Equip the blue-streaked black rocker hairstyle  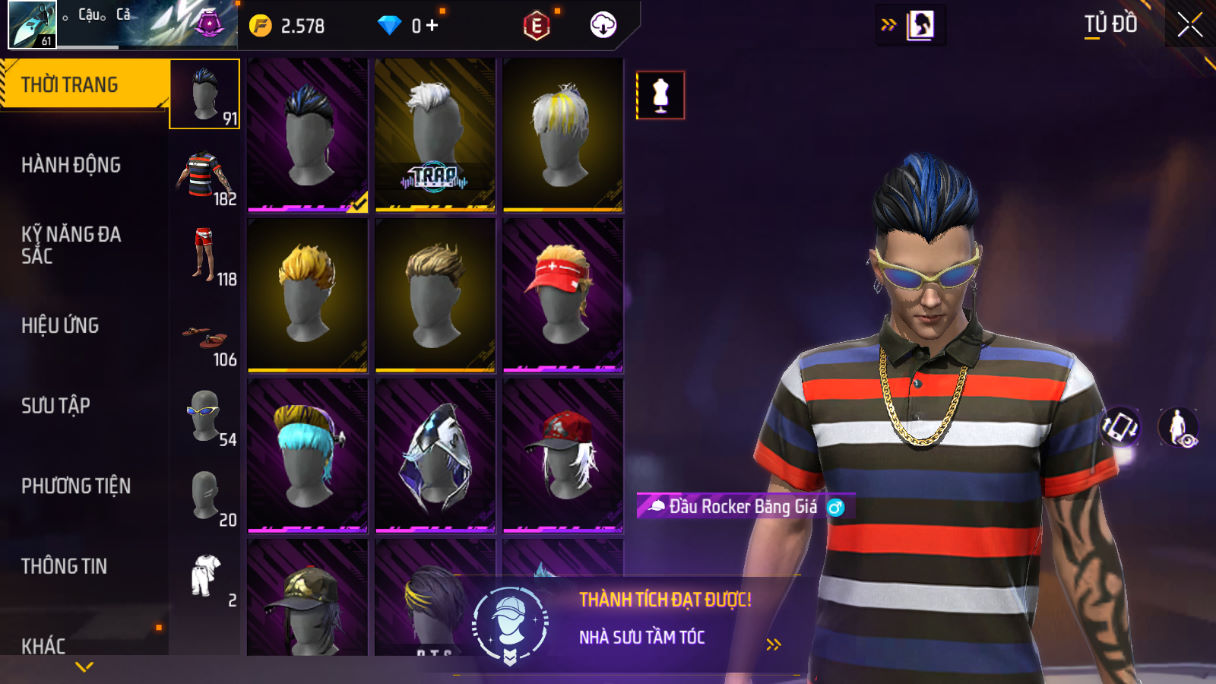click(307, 134)
